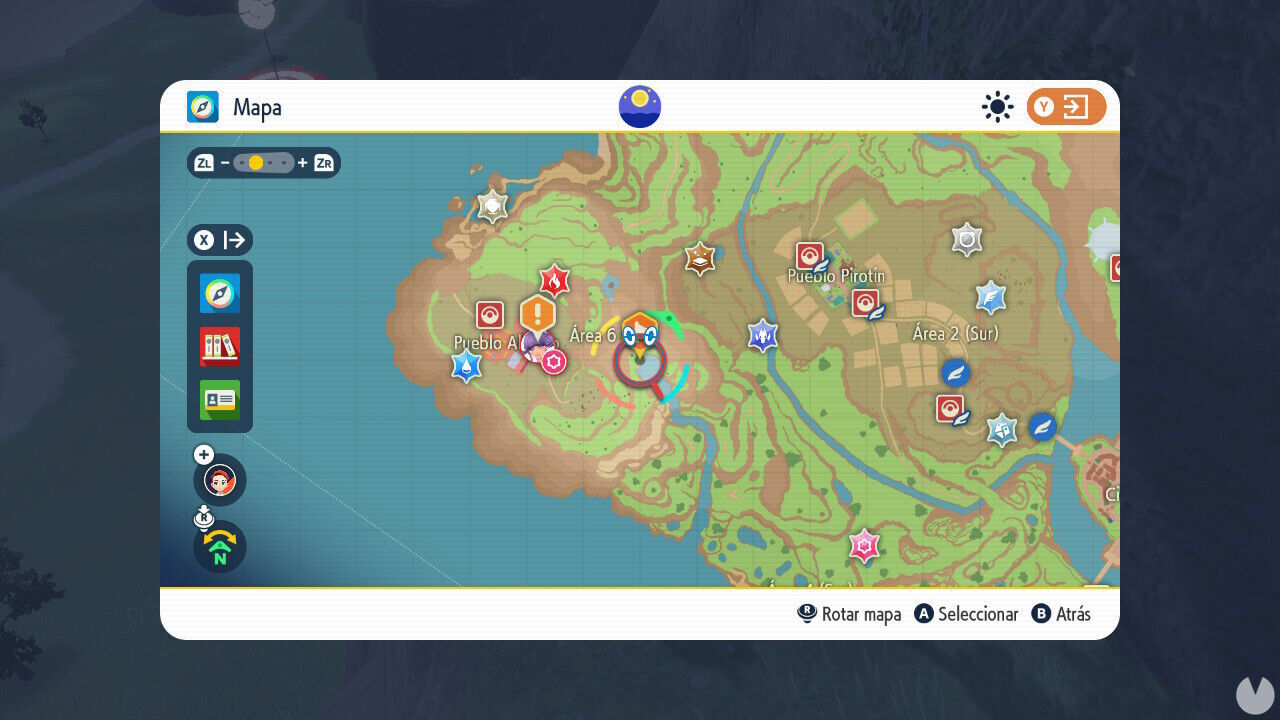Open the compass Mapa icon in sidebar
Image resolution: width=1280 pixels, height=720 pixels.
point(219,294)
